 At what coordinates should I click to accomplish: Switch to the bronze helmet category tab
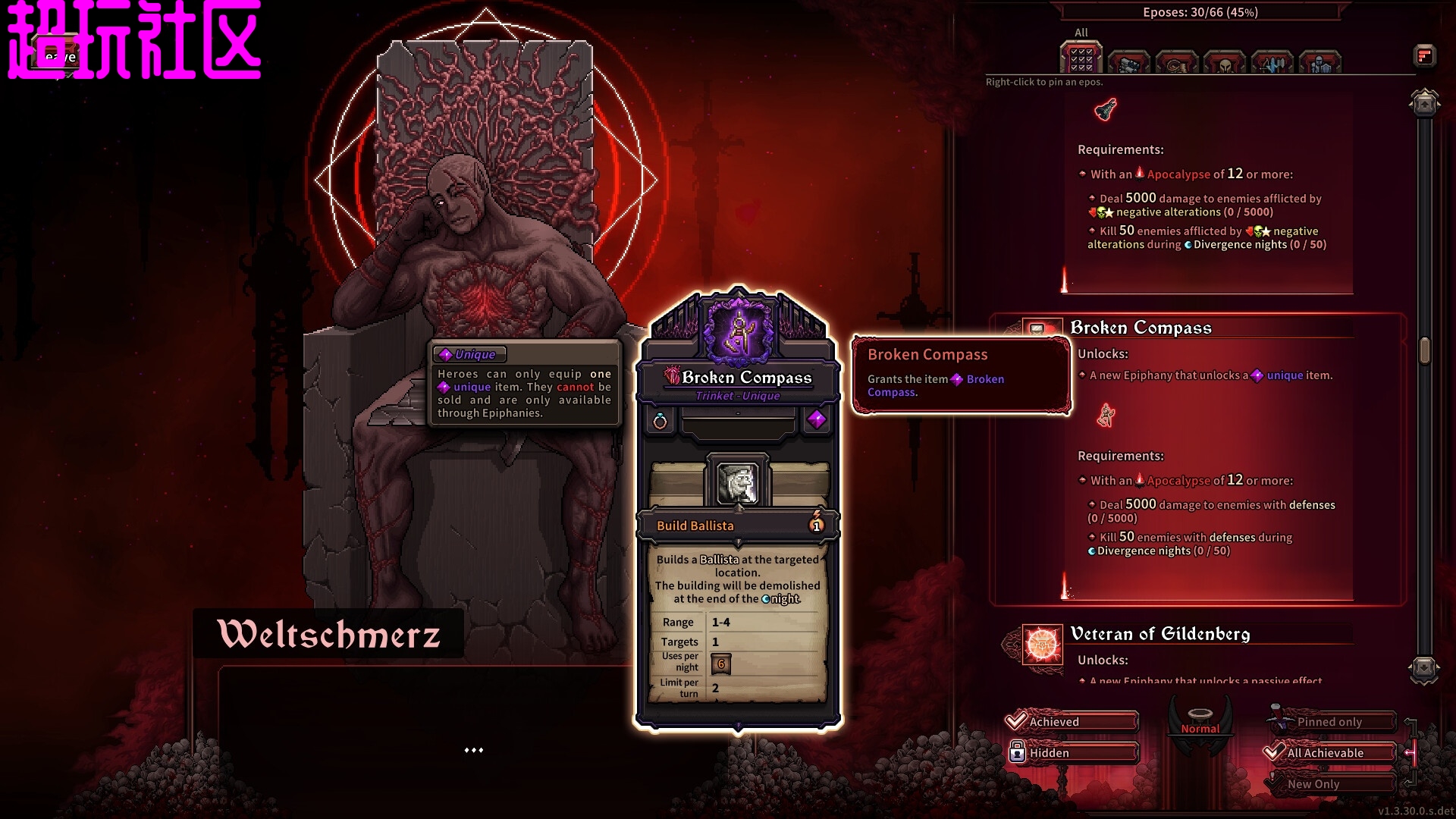[x=1224, y=63]
